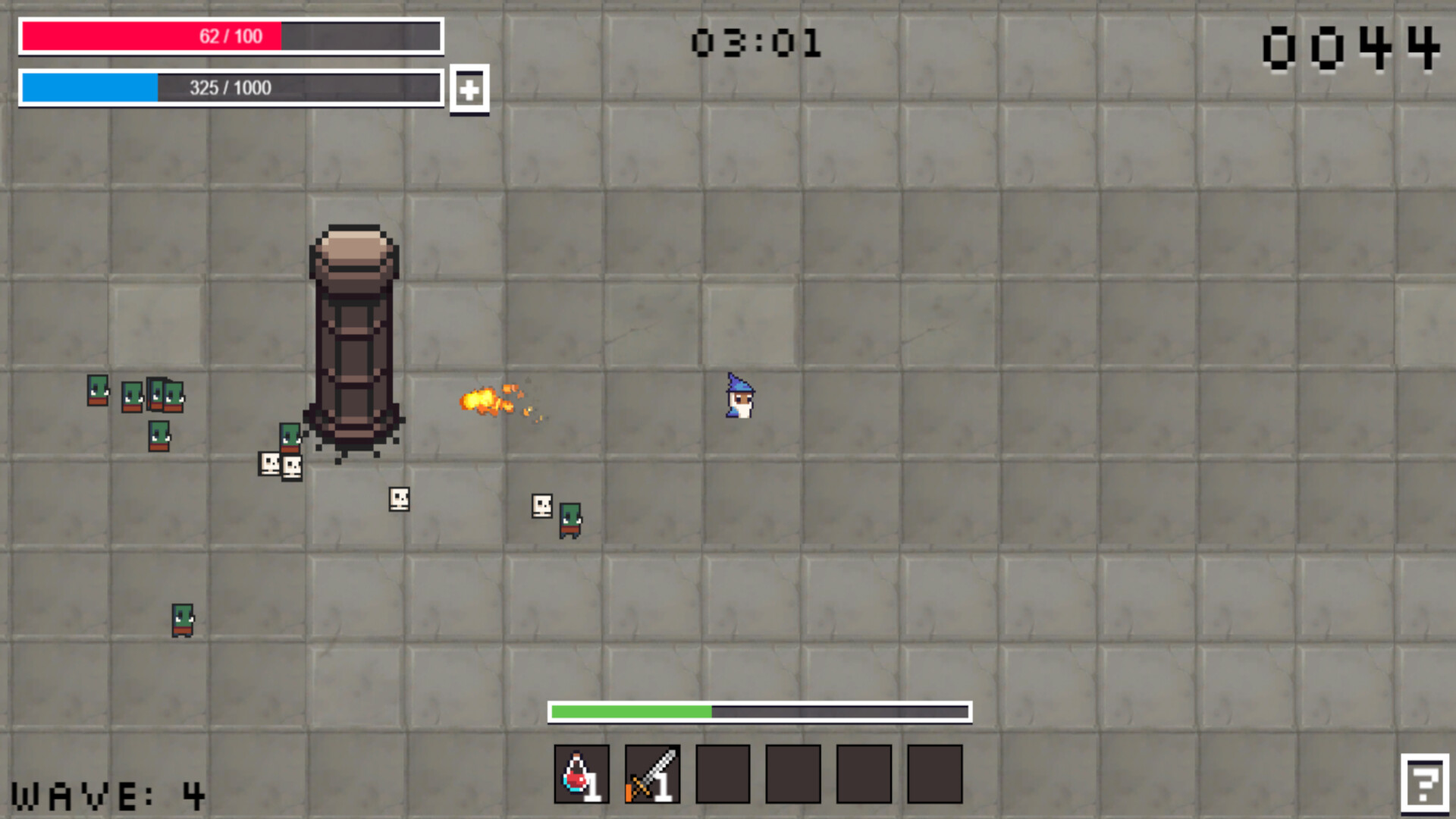
Task: Click the 03:01 timer display
Action: click(758, 43)
